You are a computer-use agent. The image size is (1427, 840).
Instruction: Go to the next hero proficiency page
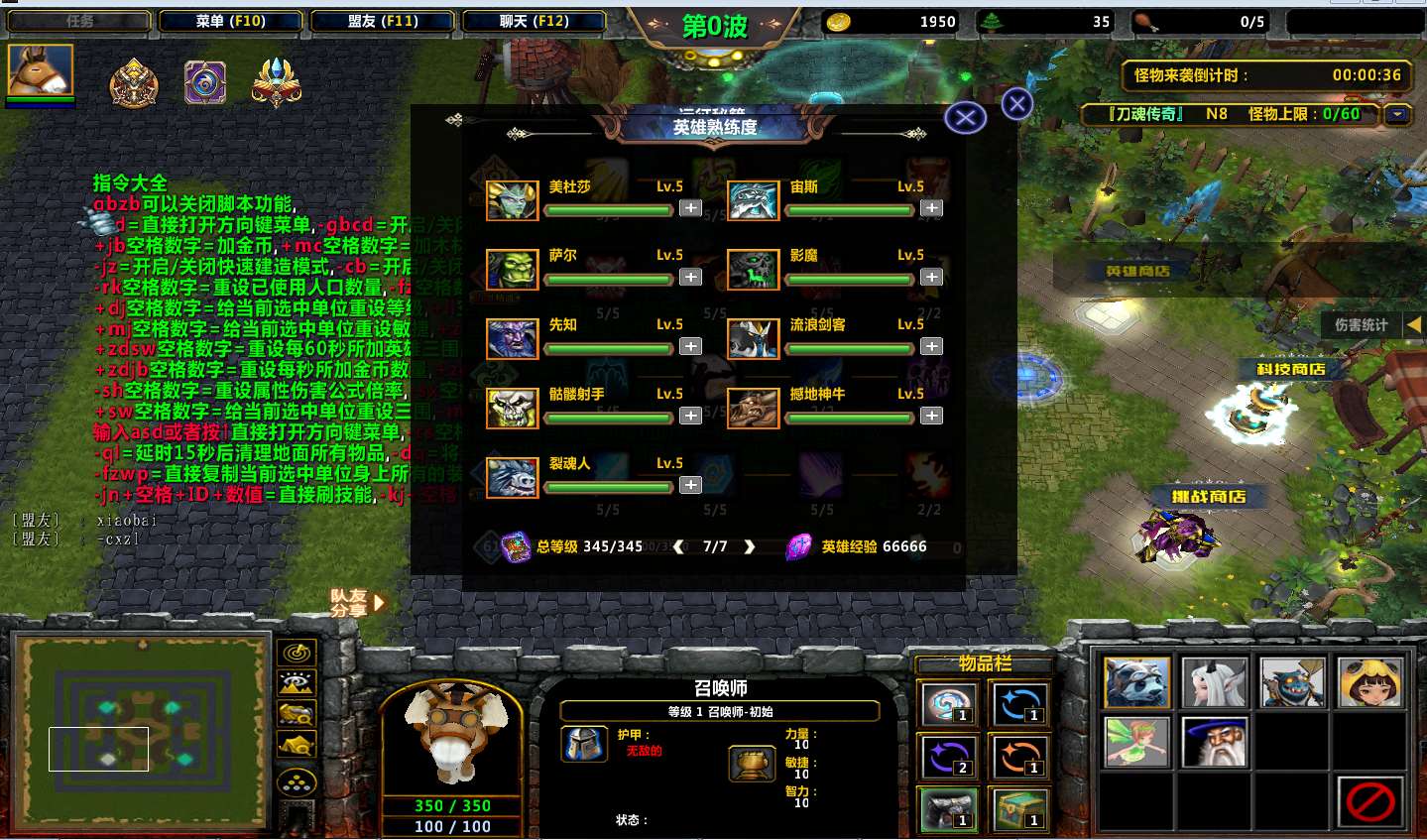tap(750, 546)
